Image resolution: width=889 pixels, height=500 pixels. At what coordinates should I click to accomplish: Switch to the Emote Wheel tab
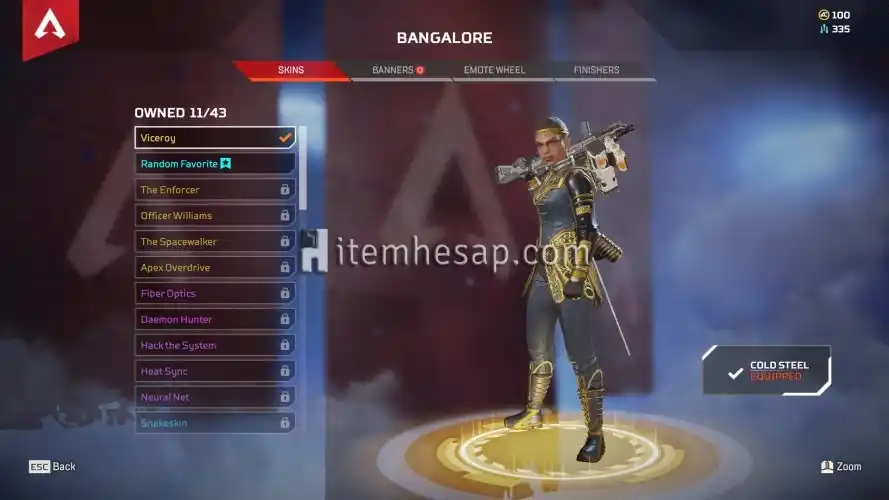(x=494, y=70)
